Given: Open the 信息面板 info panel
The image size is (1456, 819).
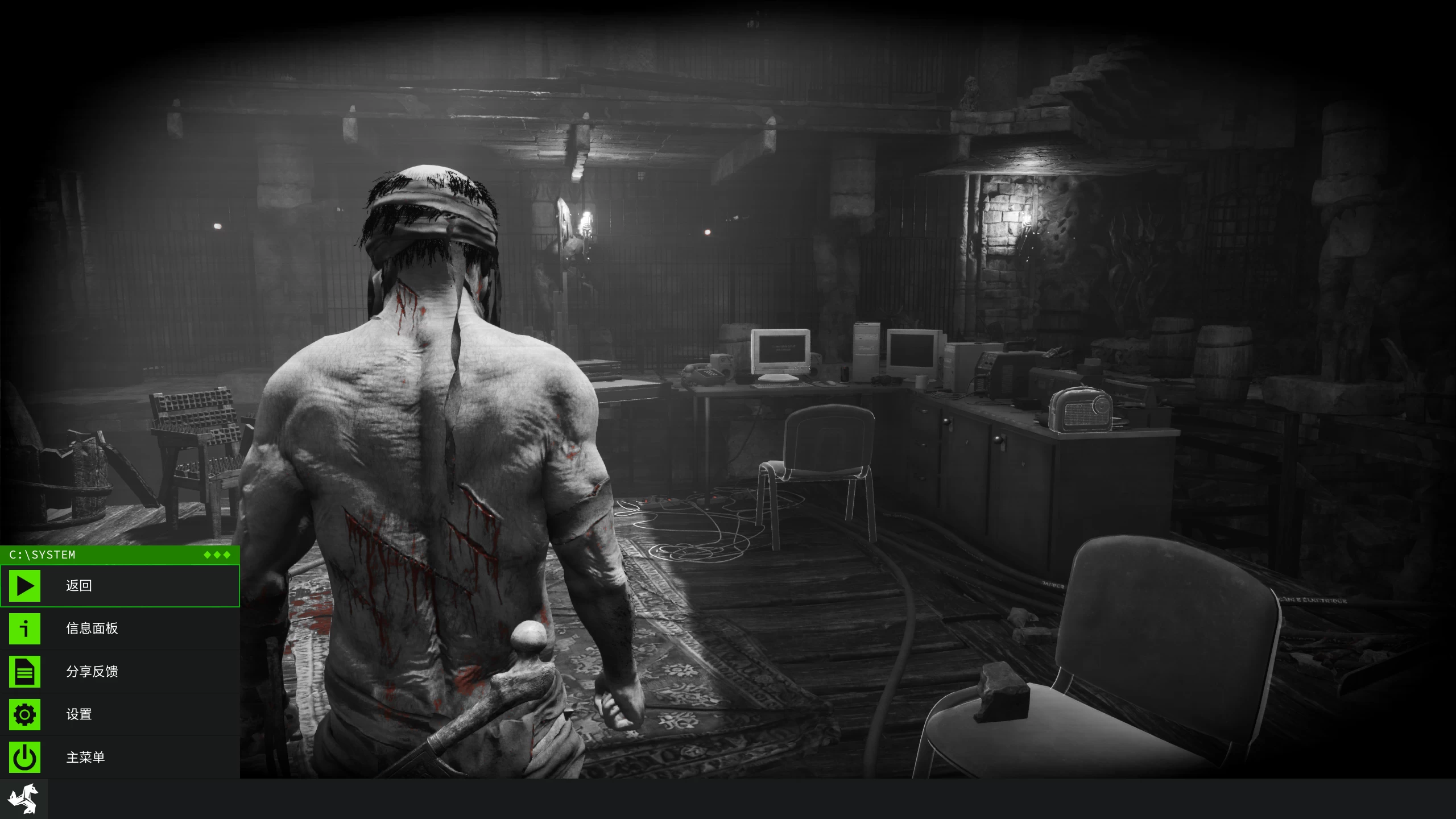Looking at the screenshot, I should (x=119, y=628).
